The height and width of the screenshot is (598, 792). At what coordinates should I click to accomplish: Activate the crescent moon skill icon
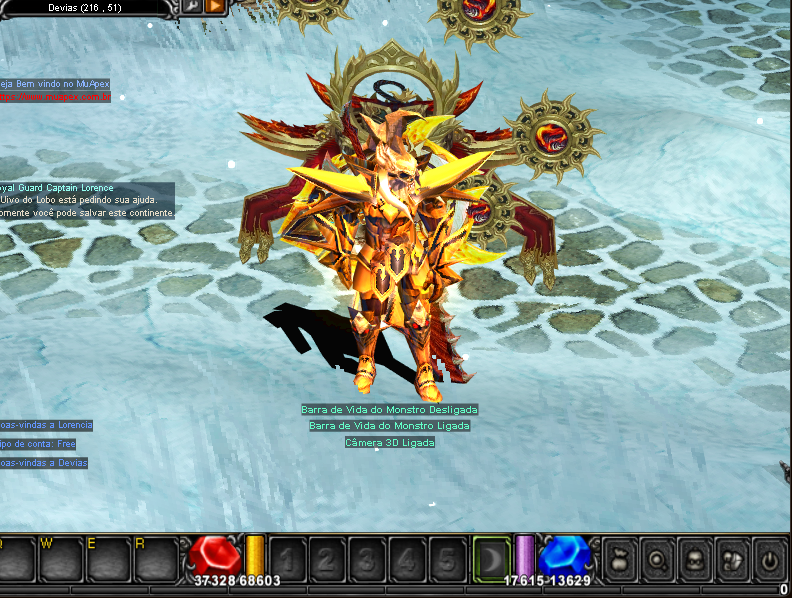[490, 558]
